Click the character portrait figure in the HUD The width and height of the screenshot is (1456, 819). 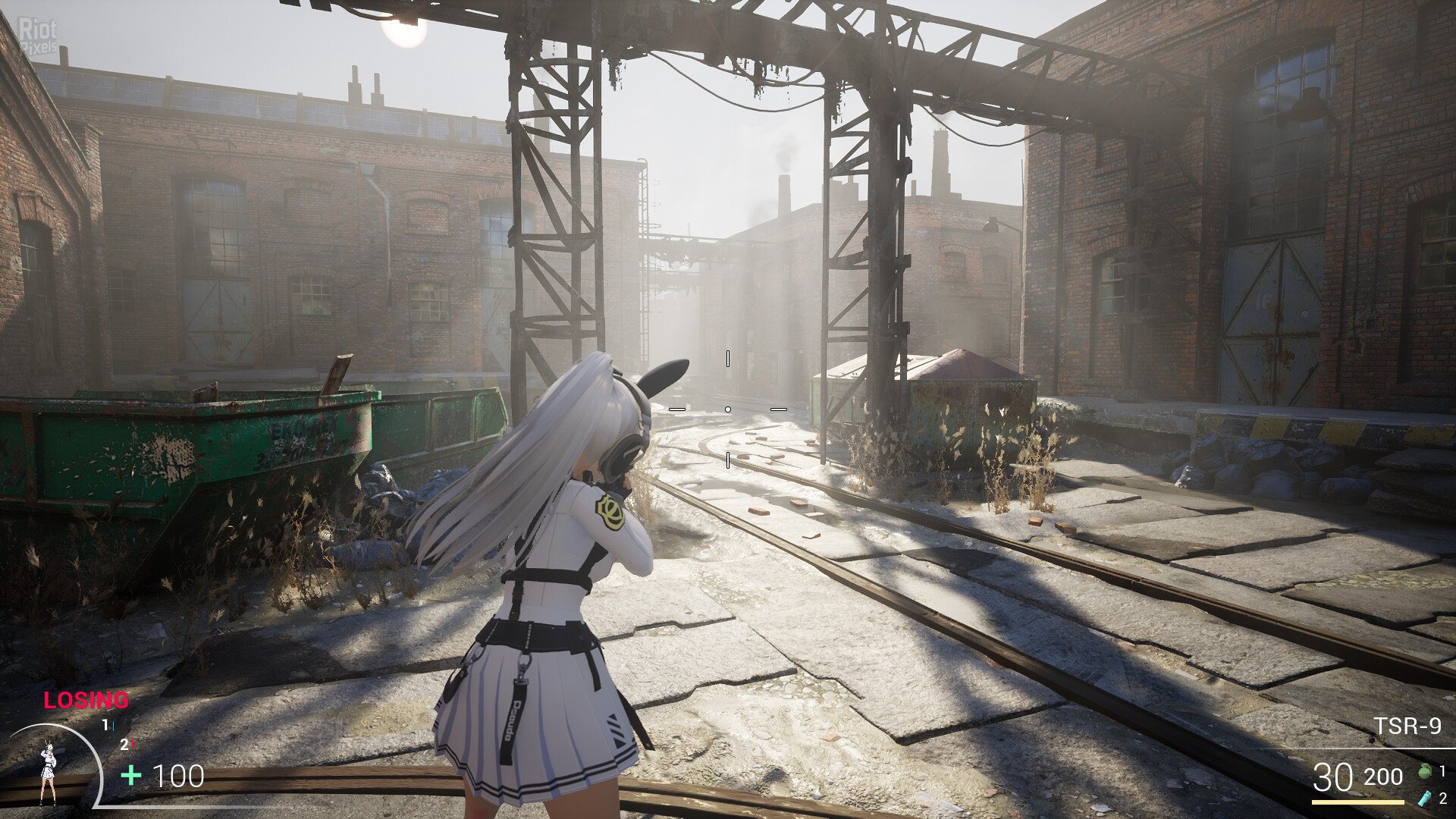48,773
